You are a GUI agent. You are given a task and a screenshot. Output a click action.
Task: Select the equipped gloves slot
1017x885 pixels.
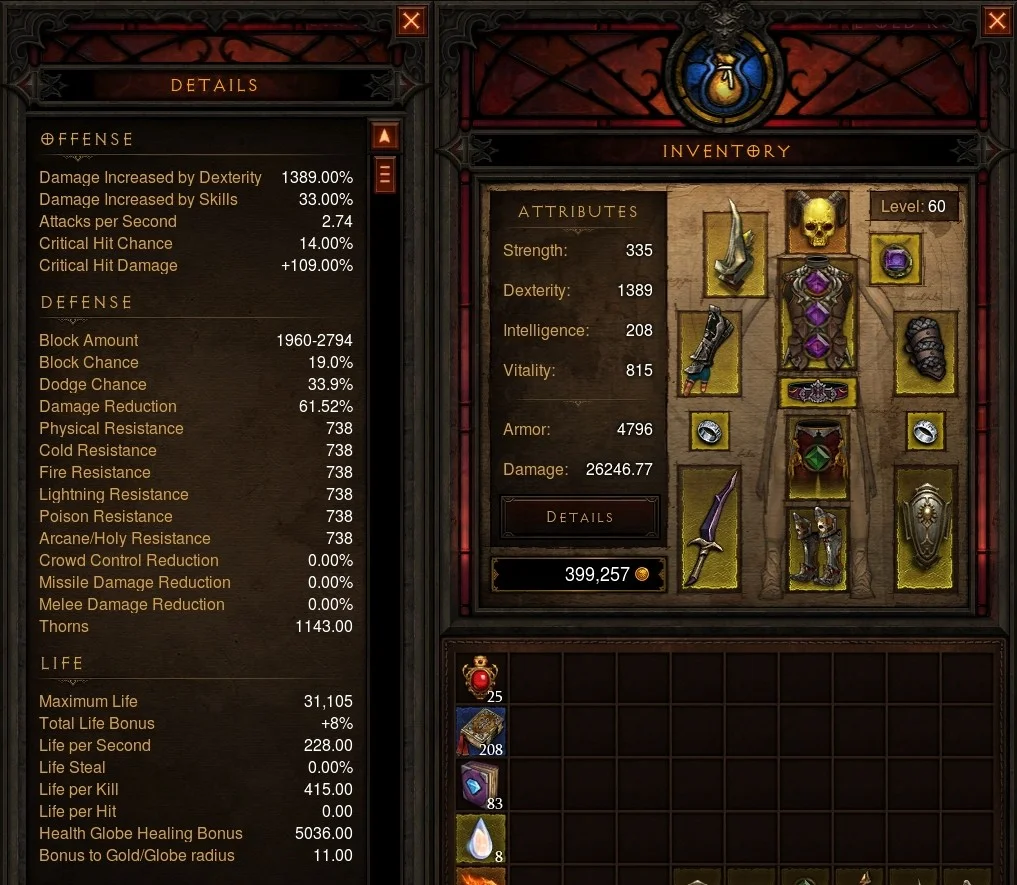click(x=710, y=350)
